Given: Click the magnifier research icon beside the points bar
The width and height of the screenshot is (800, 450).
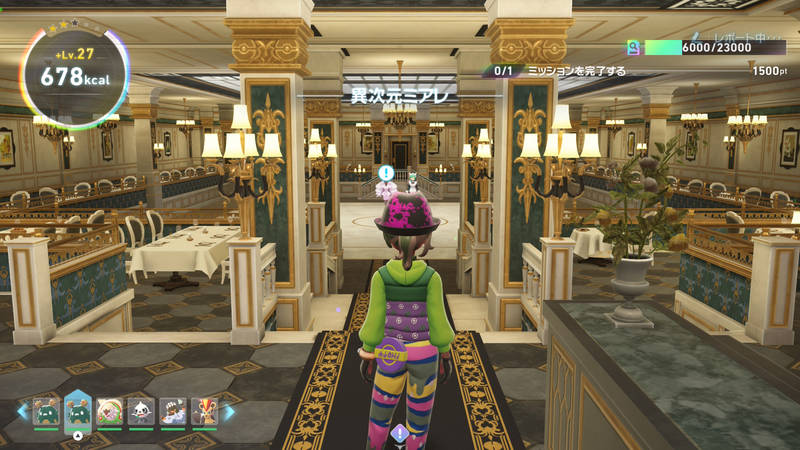Looking at the screenshot, I should pyautogui.click(x=633, y=47).
